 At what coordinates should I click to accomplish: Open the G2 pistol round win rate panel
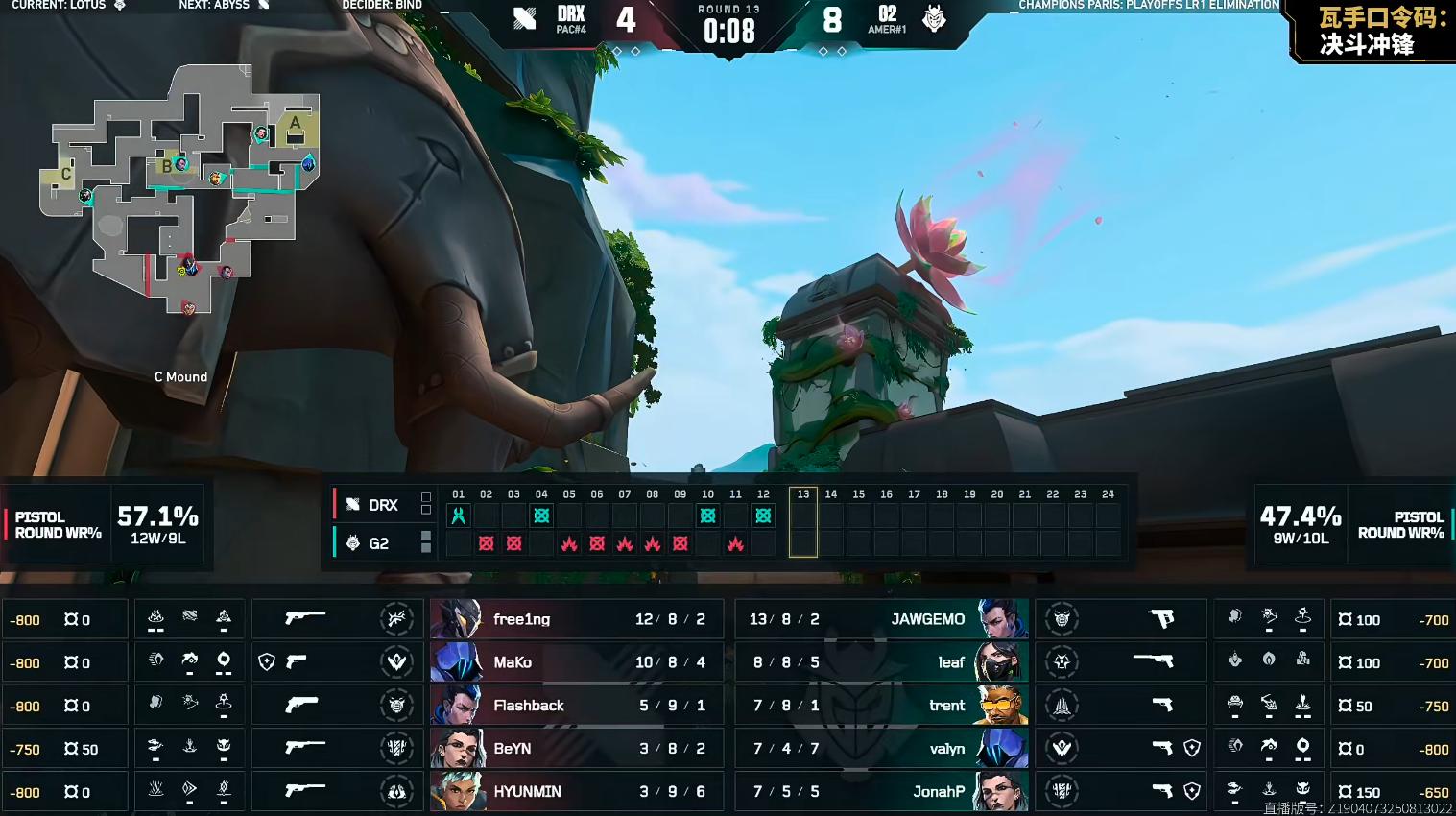click(1352, 525)
